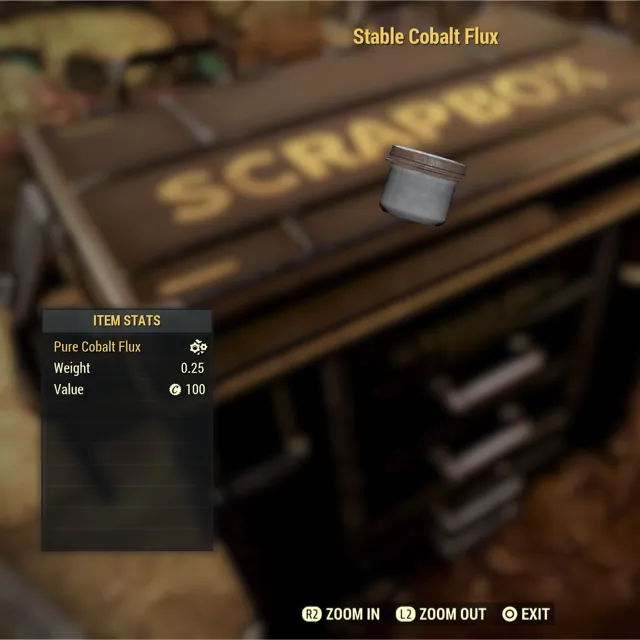640x640 pixels.
Task: Exit the item inspect view
Action: [526, 613]
